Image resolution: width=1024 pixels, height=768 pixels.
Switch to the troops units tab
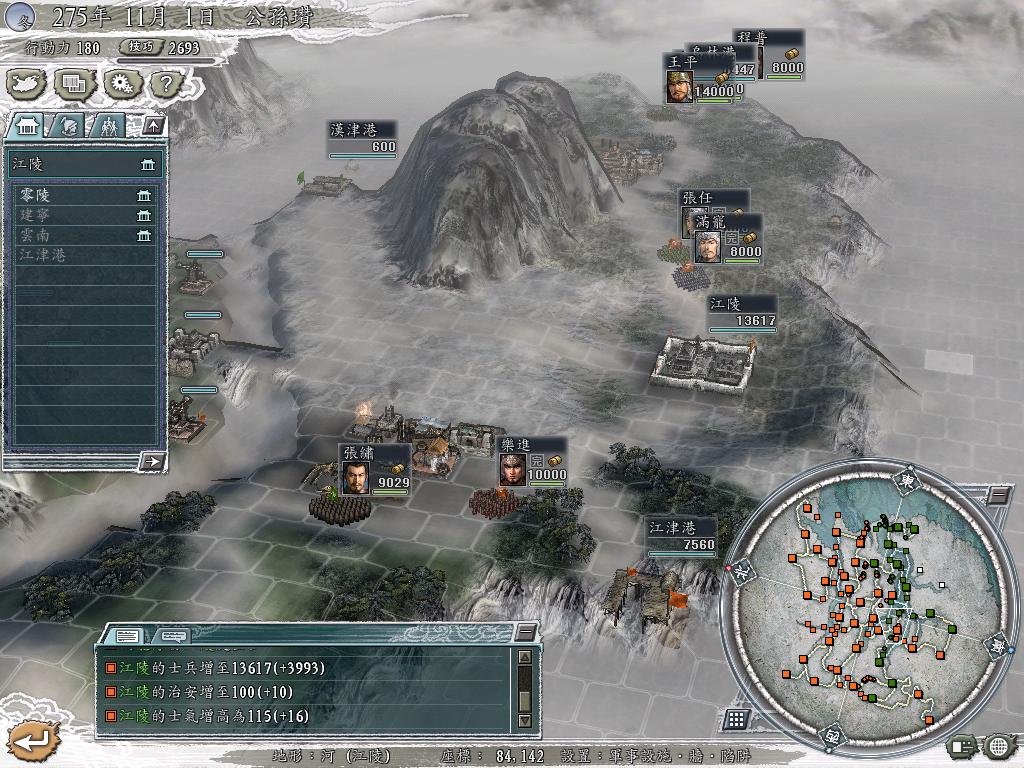[x=109, y=126]
